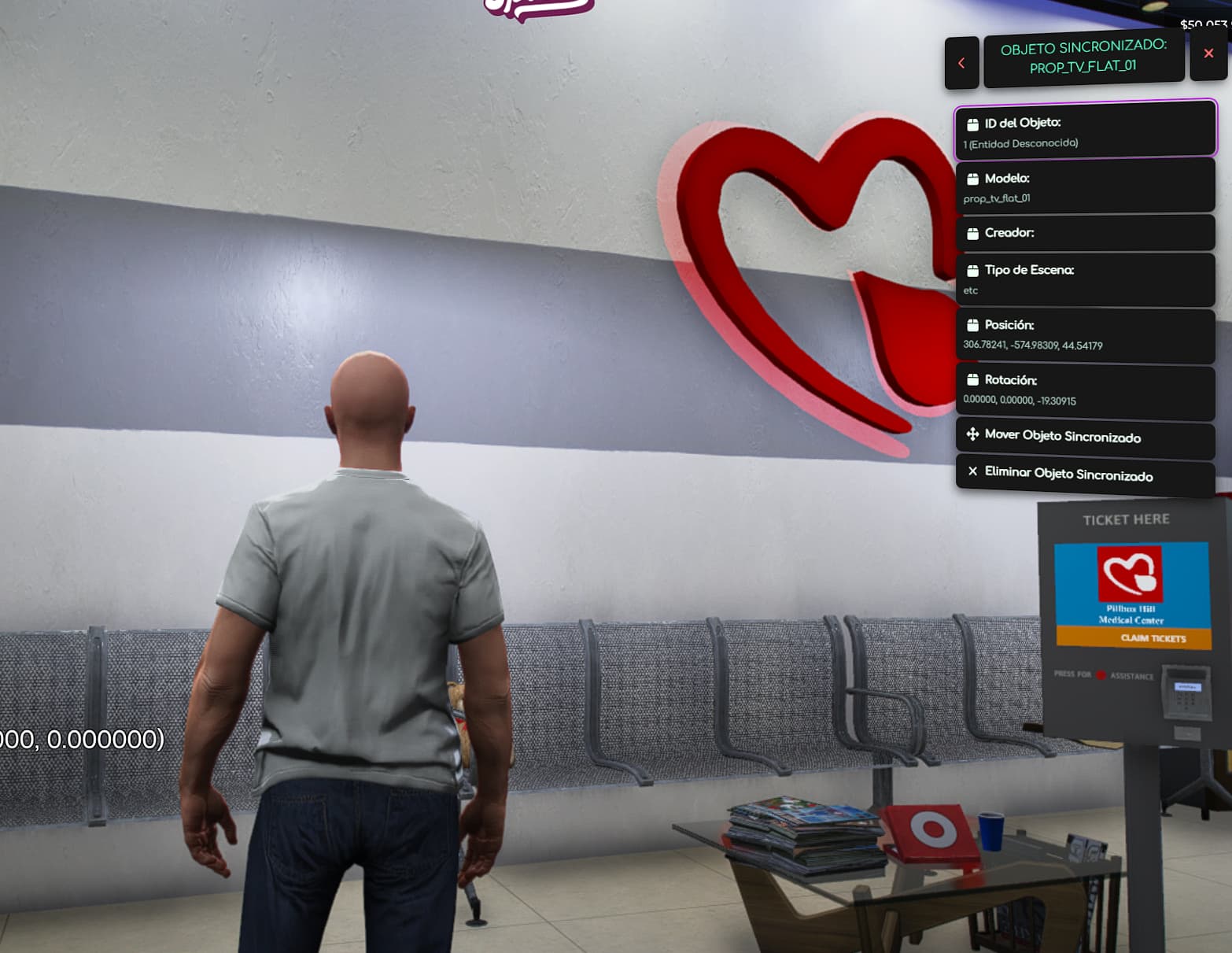Close the Objeto Sincronizado panel
Image resolution: width=1232 pixels, height=953 pixels.
pos(1208,54)
